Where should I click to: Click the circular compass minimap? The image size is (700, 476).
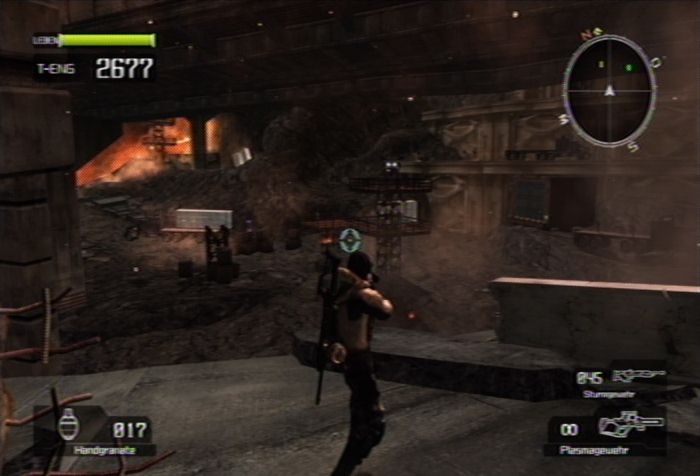[609, 91]
